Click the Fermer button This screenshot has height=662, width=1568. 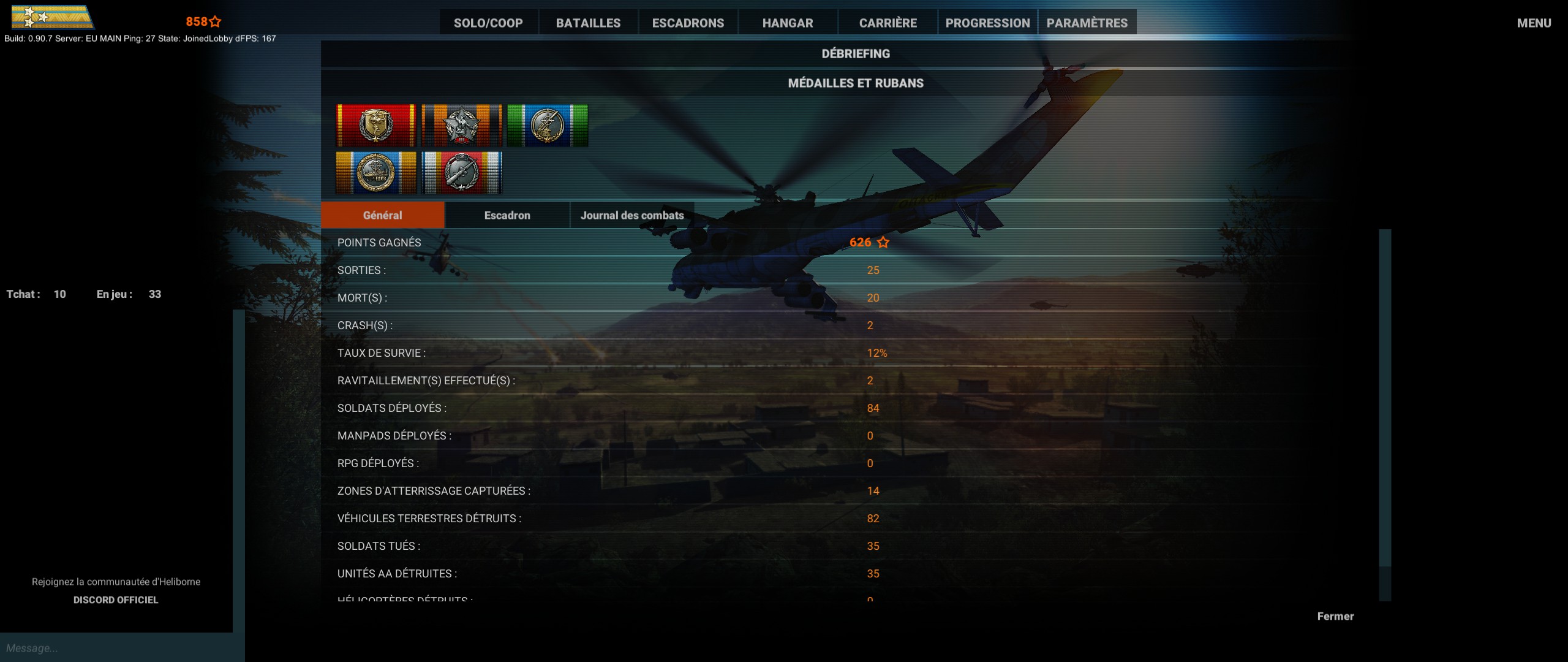coord(1336,616)
